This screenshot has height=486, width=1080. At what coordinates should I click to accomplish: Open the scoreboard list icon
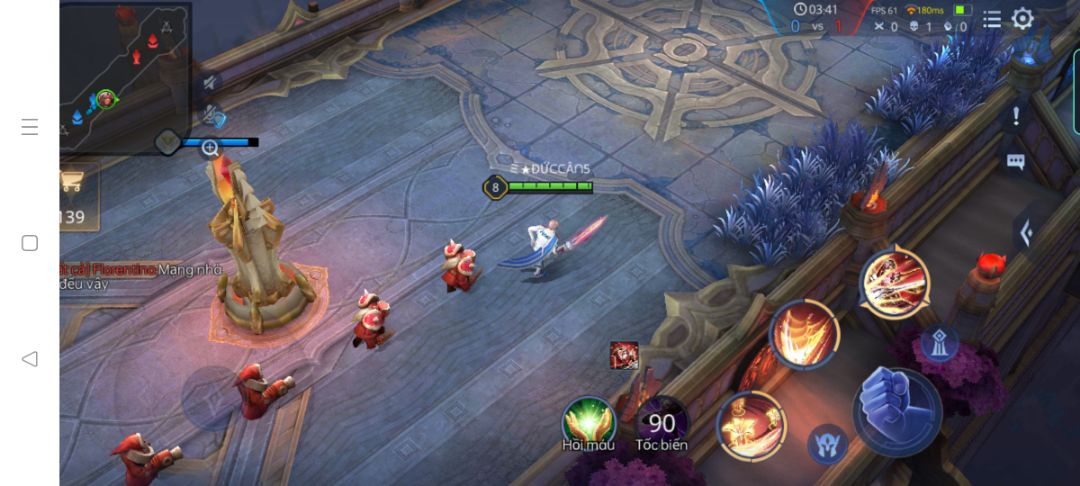pos(991,19)
